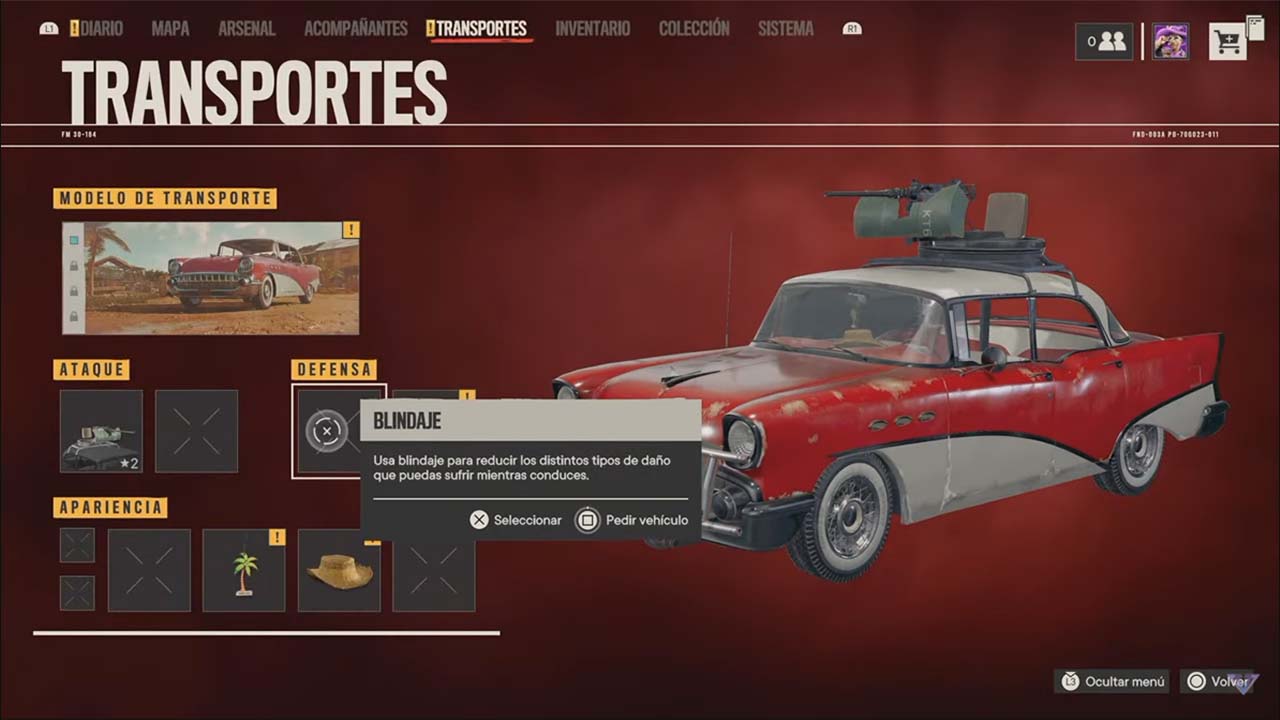Screen dimensions: 1280x720
Task: Select the palm tree appearance slot
Action: coord(244,571)
